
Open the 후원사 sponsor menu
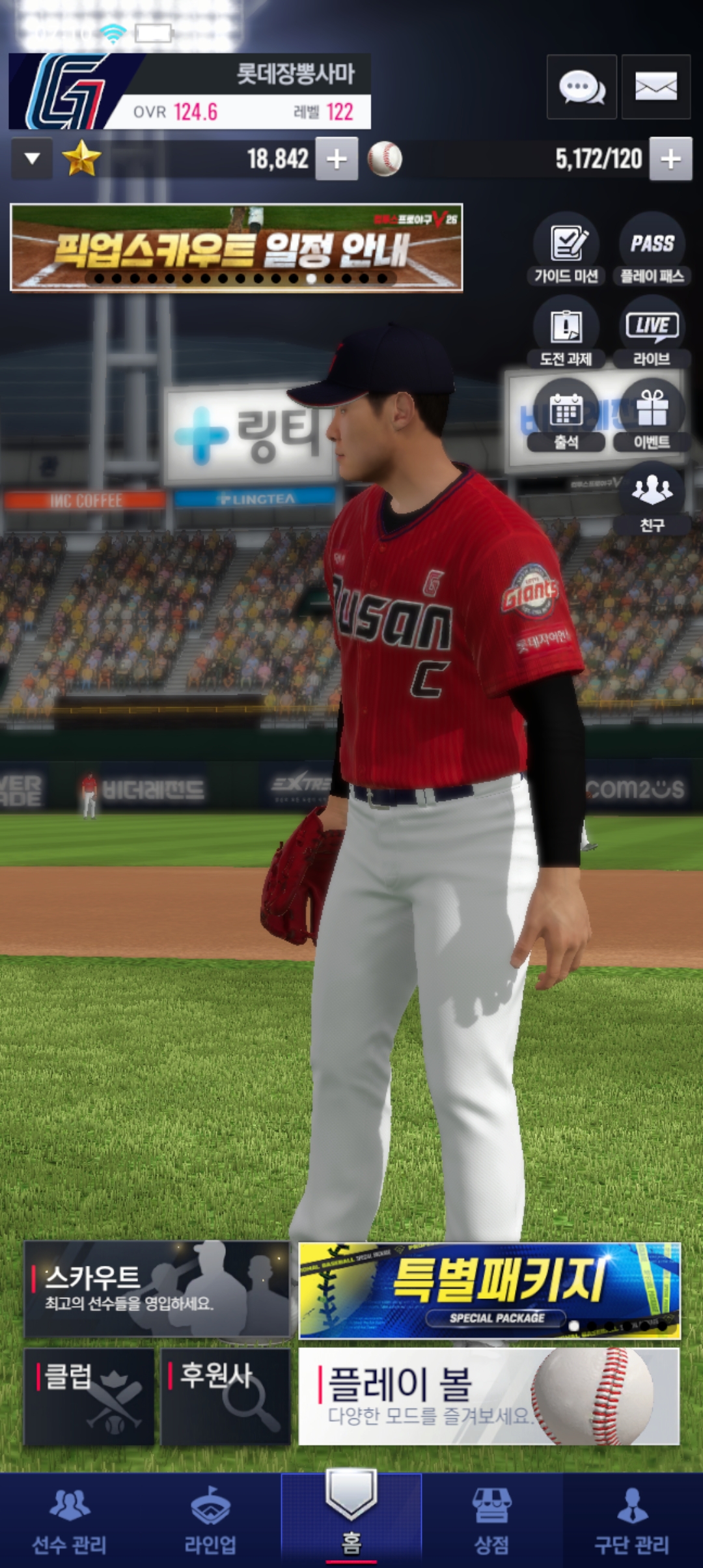pyautogui.click(x=225, y=1396)
